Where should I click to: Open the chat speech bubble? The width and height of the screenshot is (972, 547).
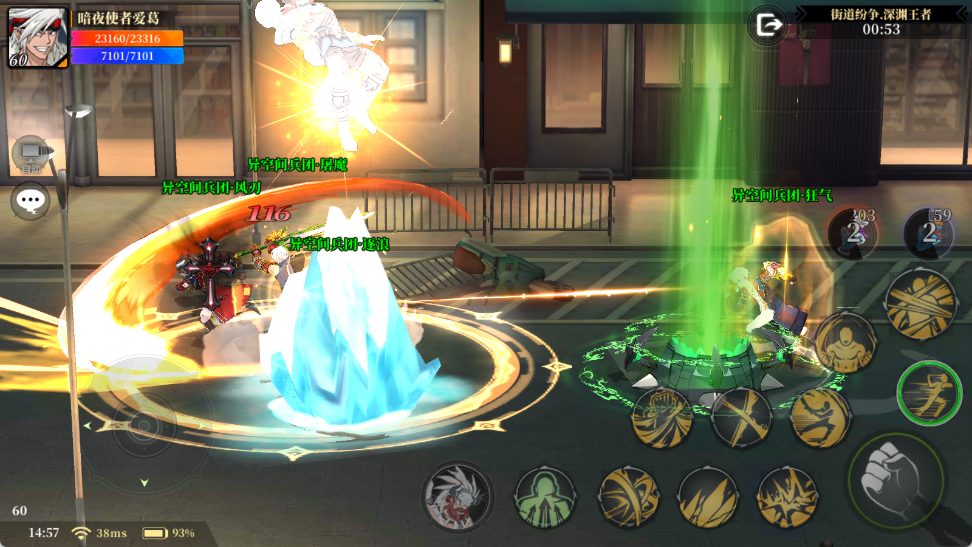coord(31,201)
